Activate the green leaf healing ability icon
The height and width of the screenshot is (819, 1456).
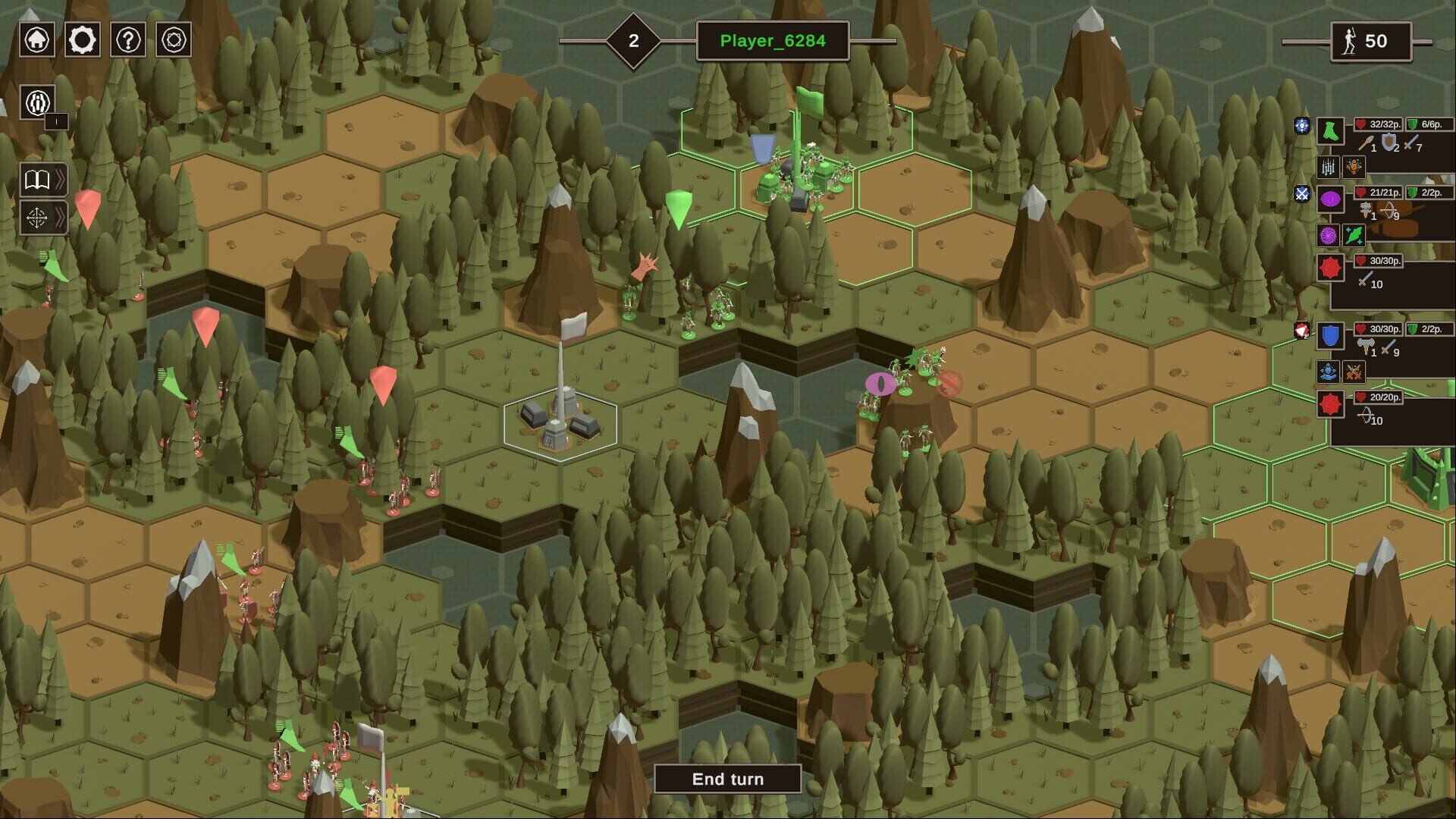click(1354, 234)
